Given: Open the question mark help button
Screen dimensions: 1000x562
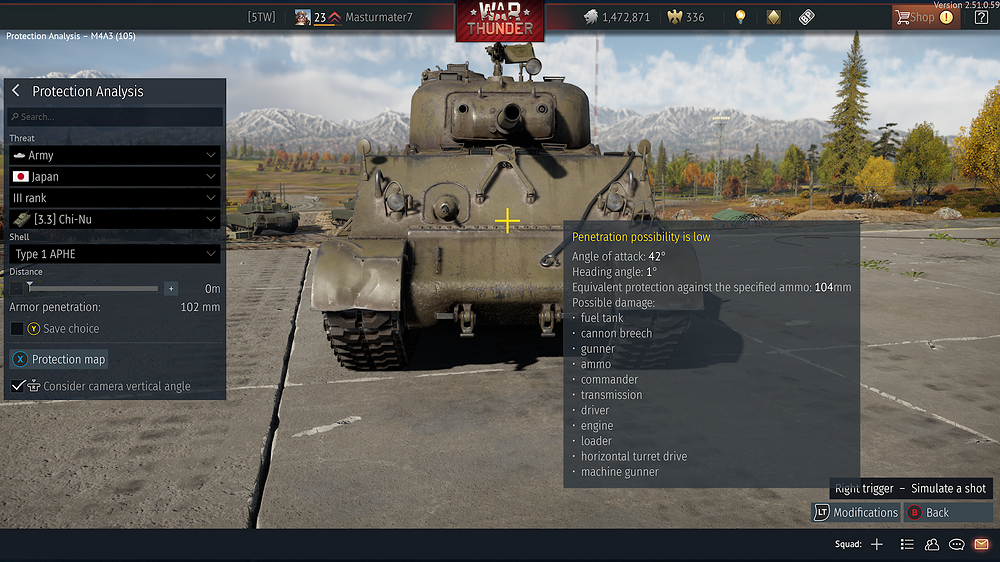Looking at the screenshot, I should [x=981, y=17].
